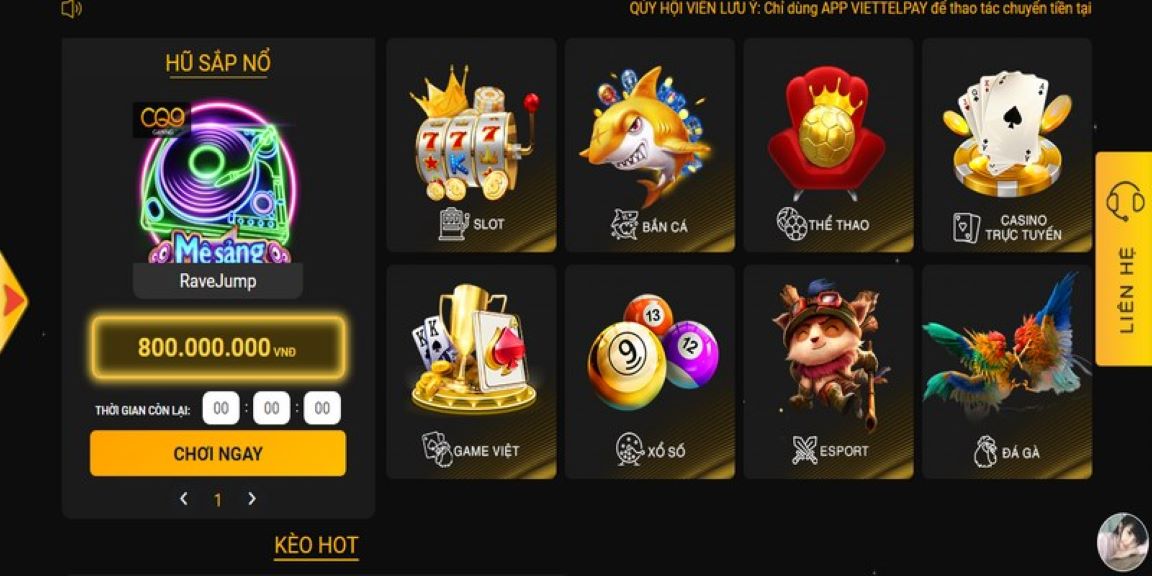
Task: Open the Esport category
Action: point(828,372)
